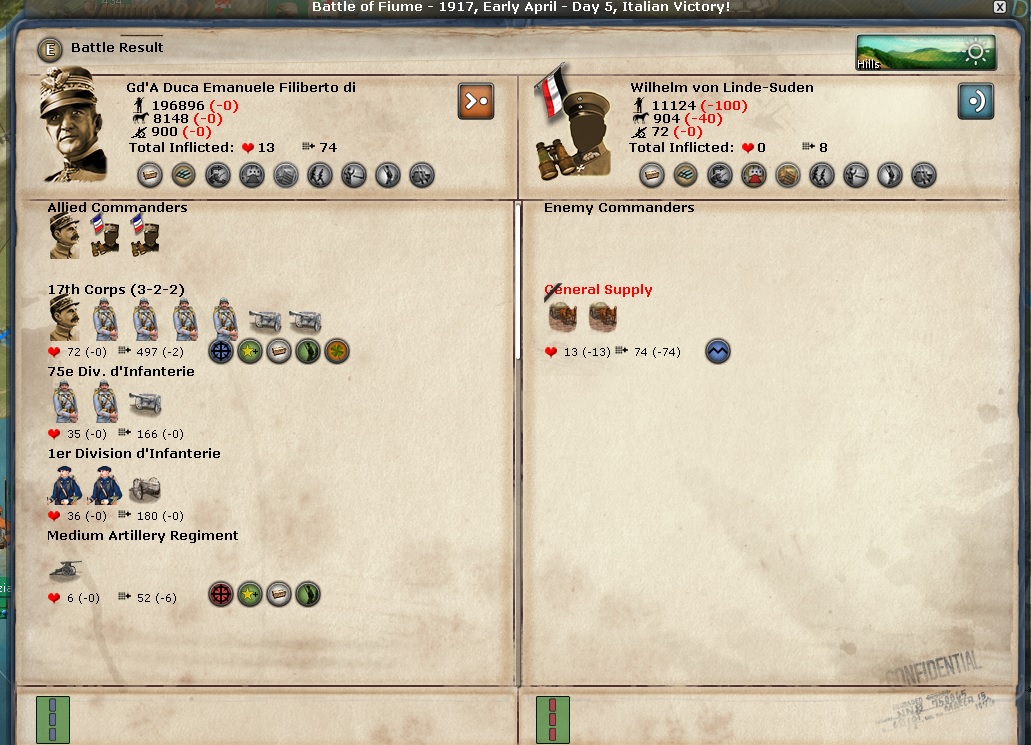Click the green bar indicator at bottom left

(52, 719)
